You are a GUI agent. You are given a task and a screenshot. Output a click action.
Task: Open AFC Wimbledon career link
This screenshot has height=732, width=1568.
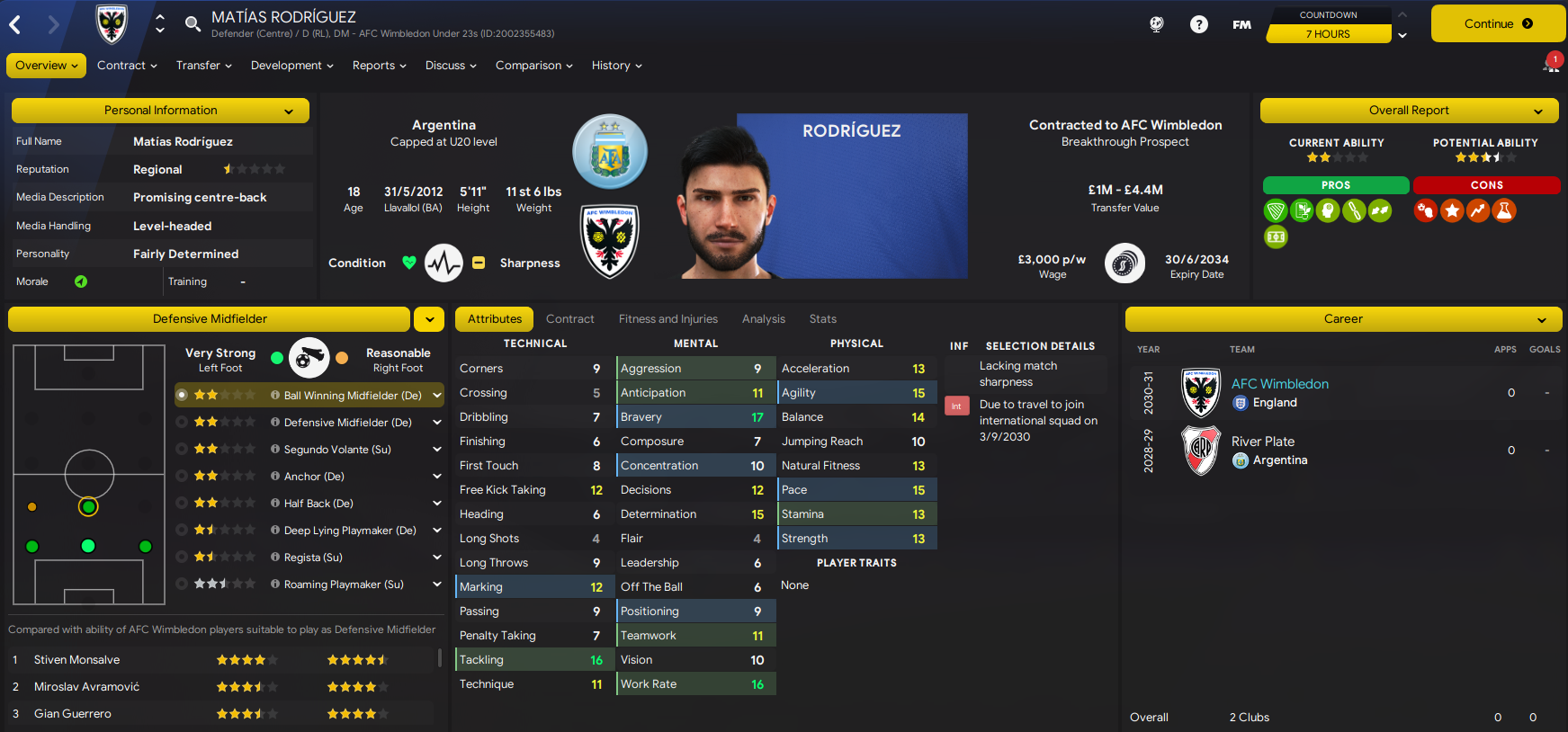coord(1279,384)
